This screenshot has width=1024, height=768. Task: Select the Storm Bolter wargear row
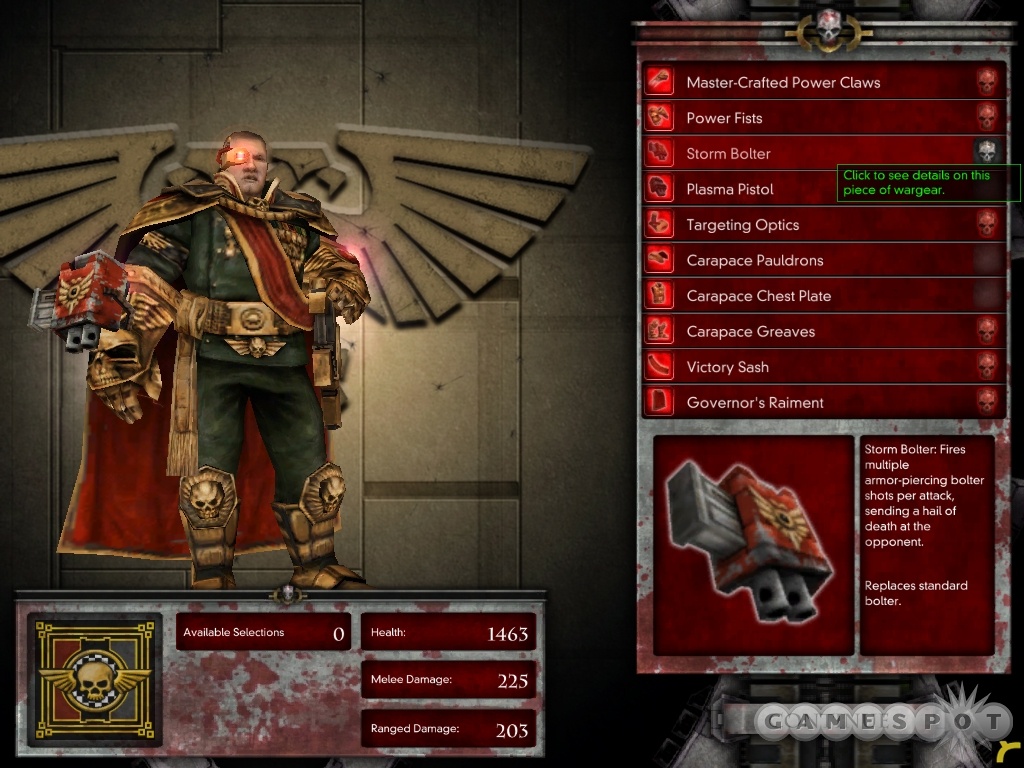[728, 154]
